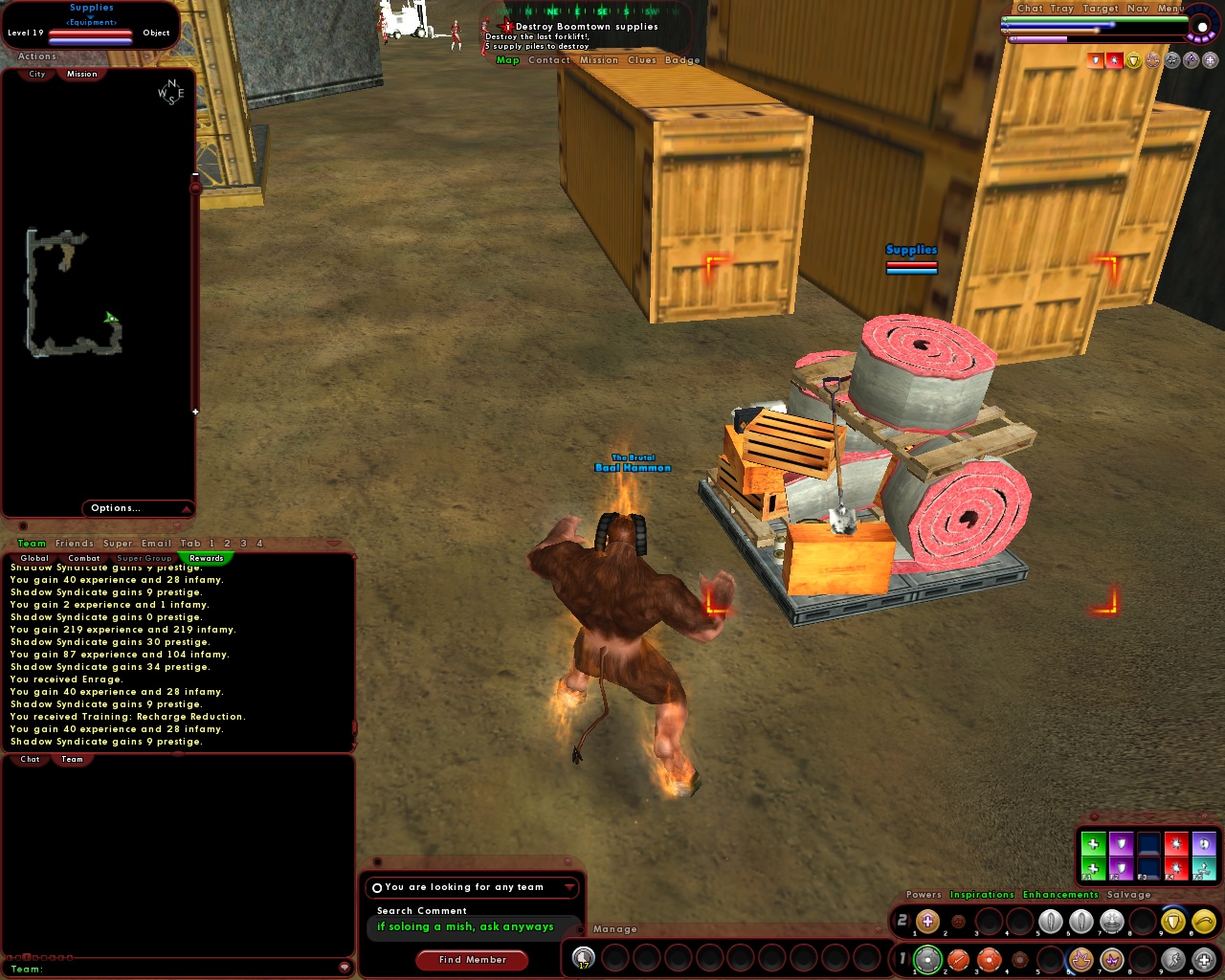Click the minimap zoom-in plus control
This screenshot has width=1225, height=980.
[x=195, y=412]
